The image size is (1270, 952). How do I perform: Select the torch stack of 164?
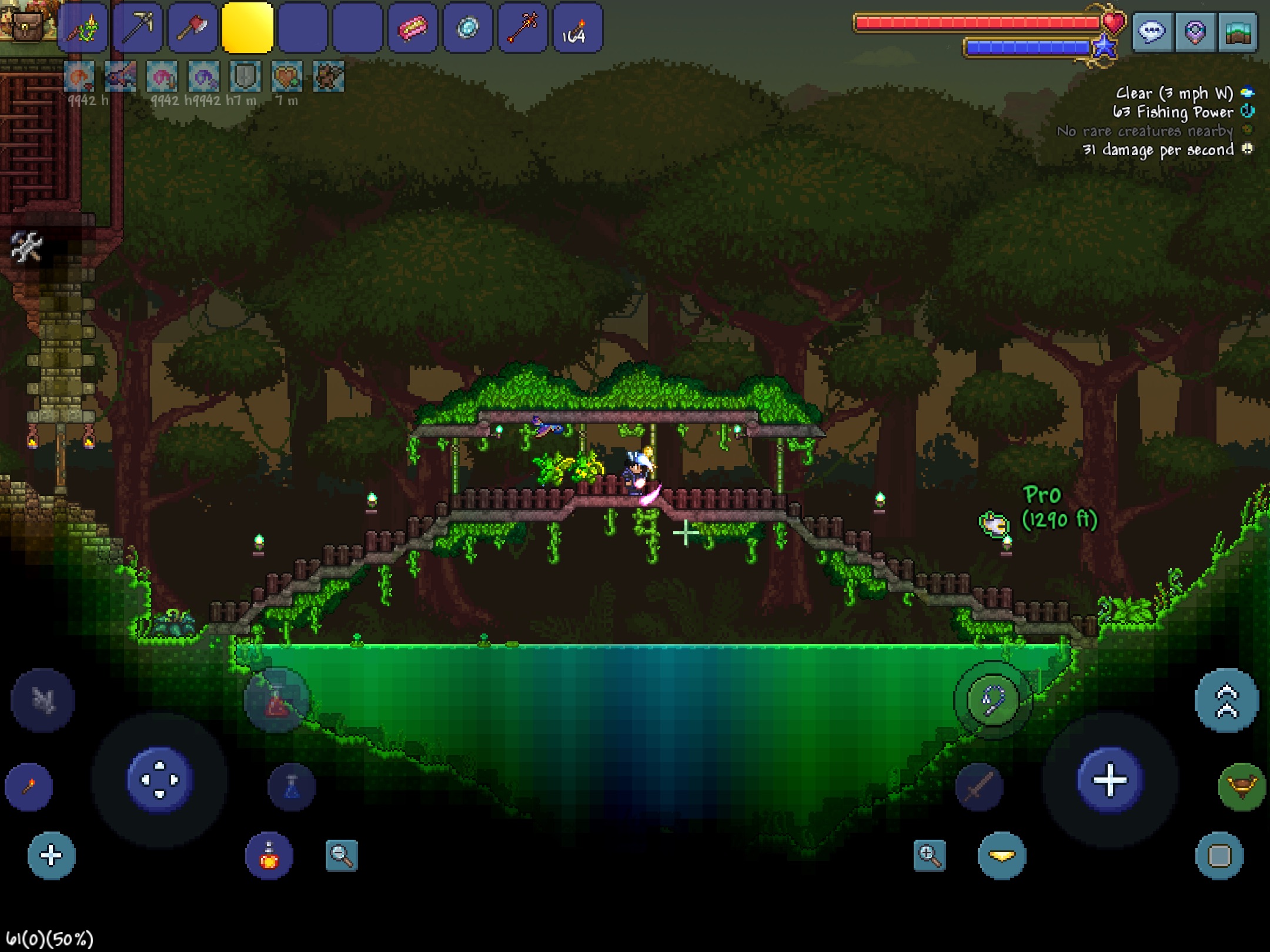(577, 29)
